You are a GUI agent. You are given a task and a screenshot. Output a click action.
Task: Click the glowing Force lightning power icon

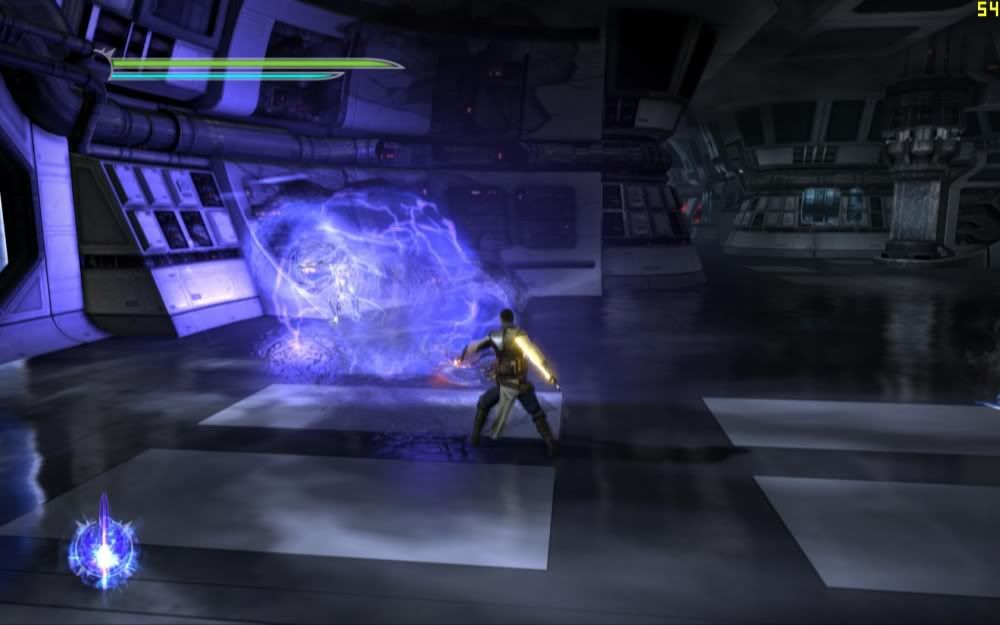[x=102, y=550]
